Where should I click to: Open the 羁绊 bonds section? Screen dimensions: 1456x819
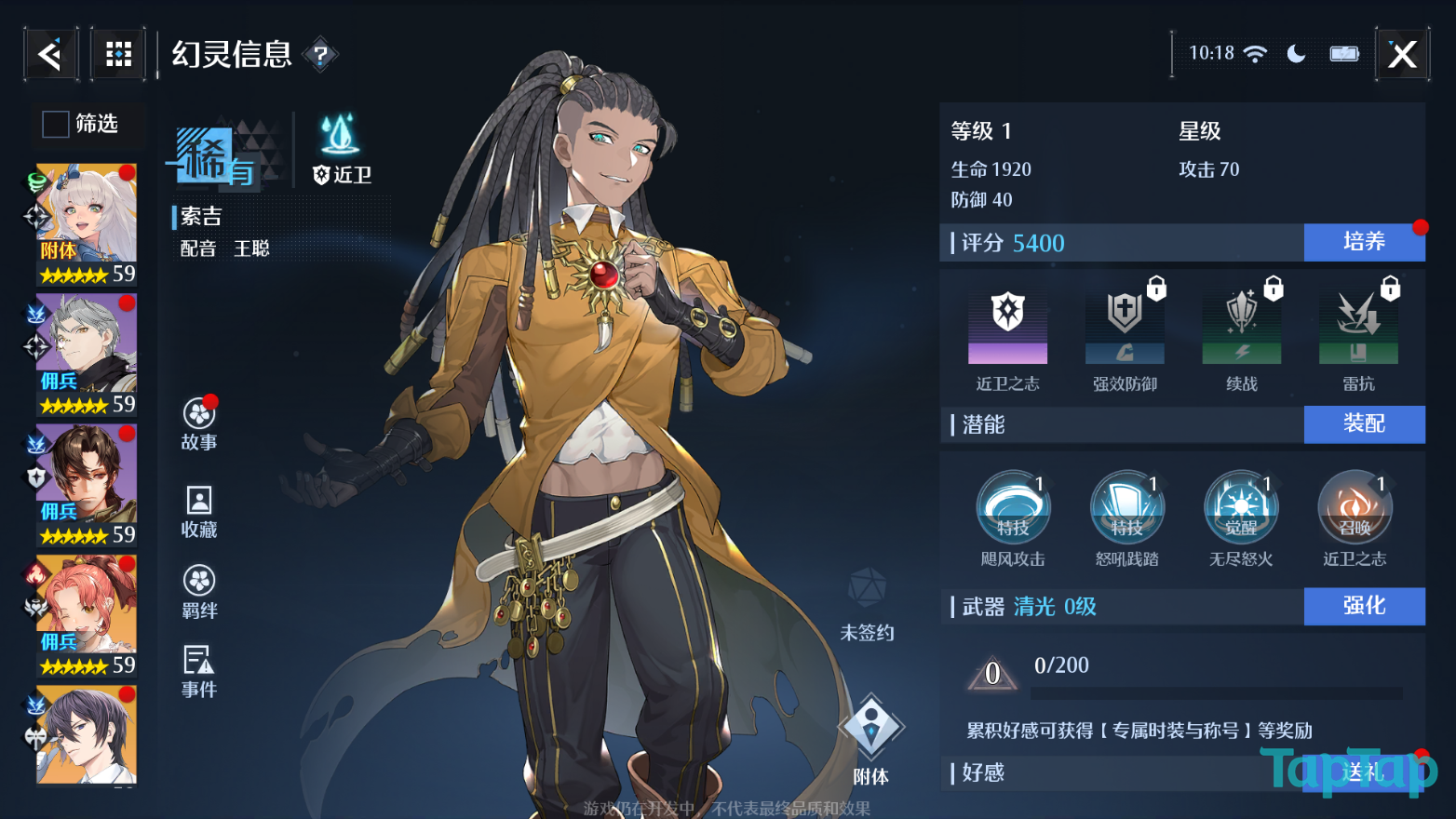click(199, 592)
